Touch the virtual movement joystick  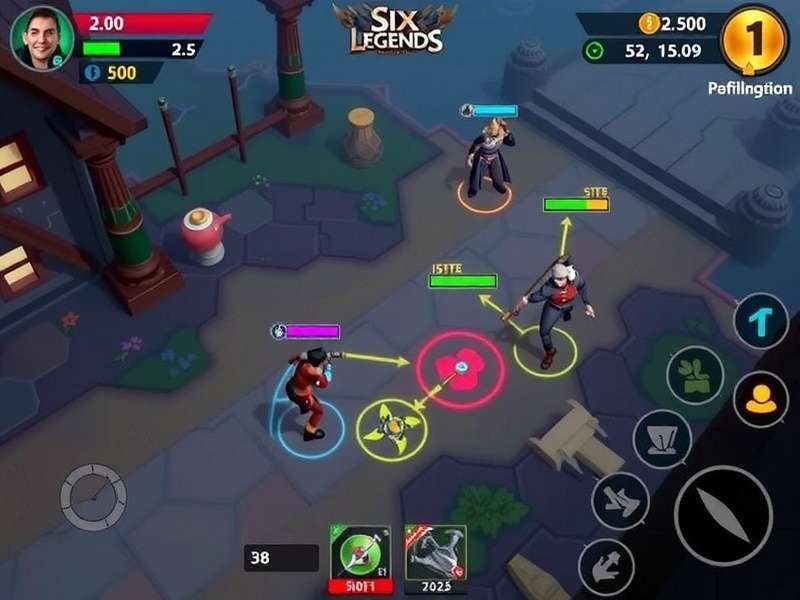click(93, 495)
